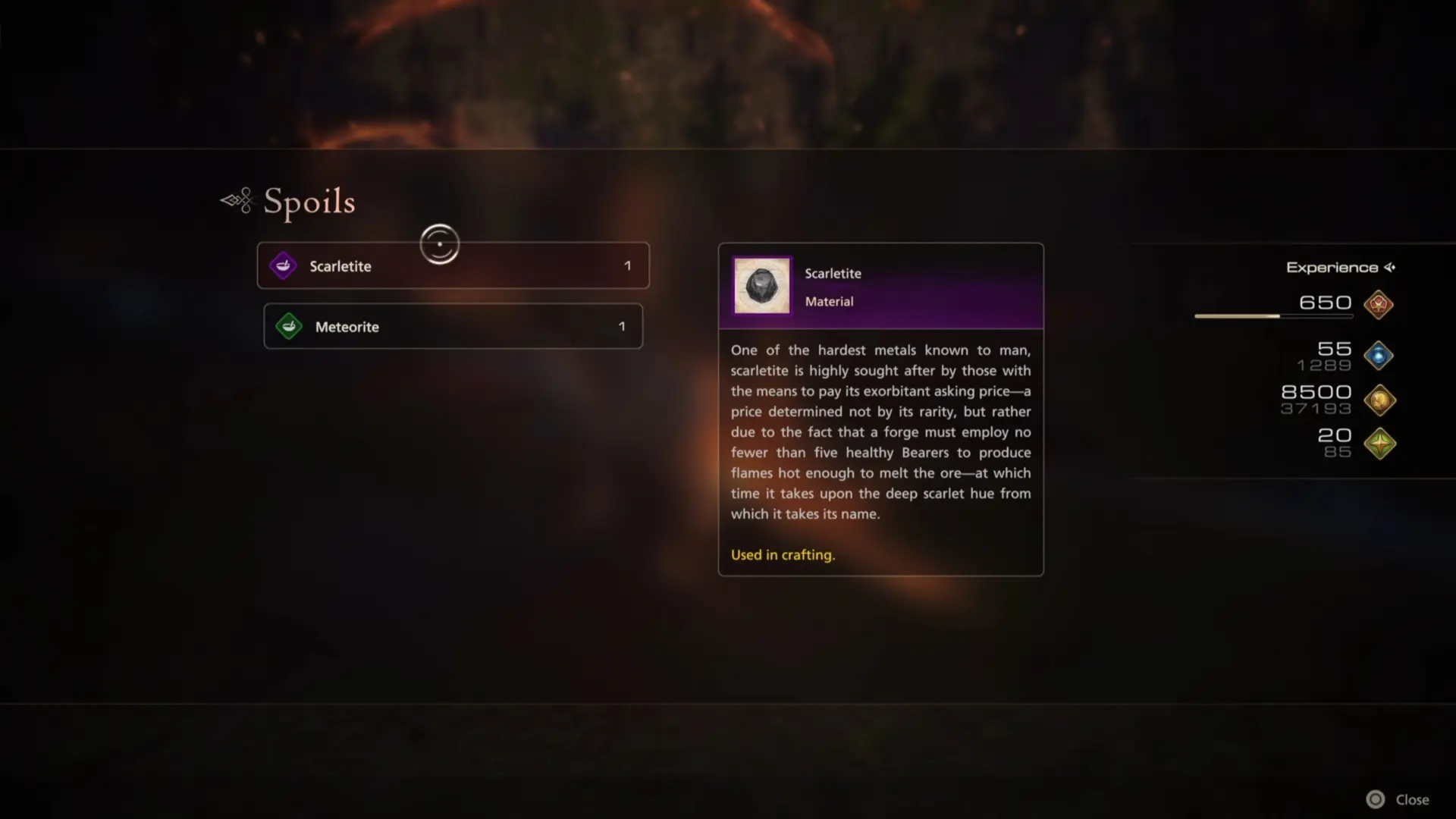Screen dimensions: 1456x819
Task: Select the purple Scarletite material icon
Action: click(x=282, y=265)
